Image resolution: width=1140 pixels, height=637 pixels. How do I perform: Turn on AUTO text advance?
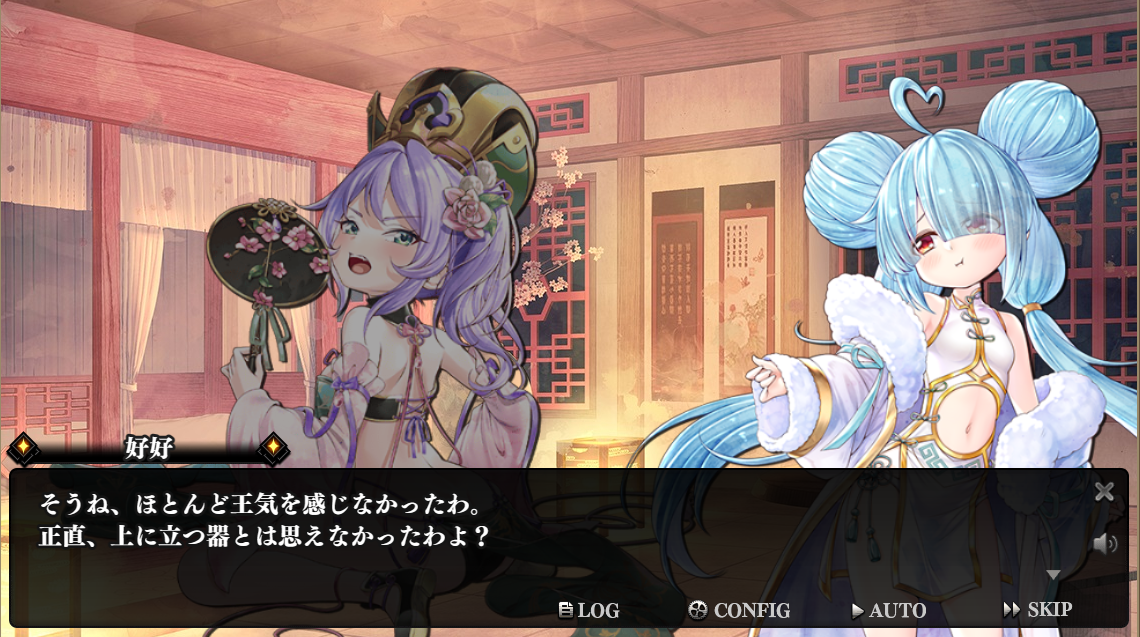click(x=888, y=610)
